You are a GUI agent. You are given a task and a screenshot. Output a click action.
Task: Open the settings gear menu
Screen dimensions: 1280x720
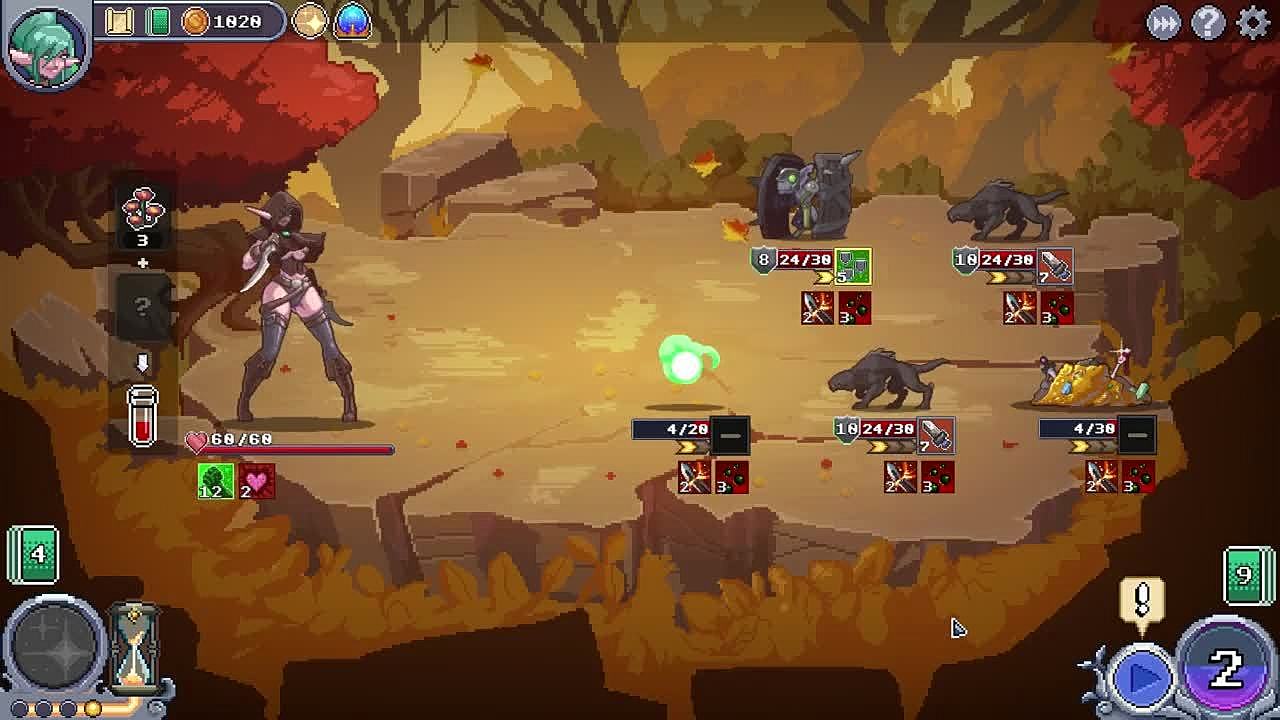(1252, 22)
